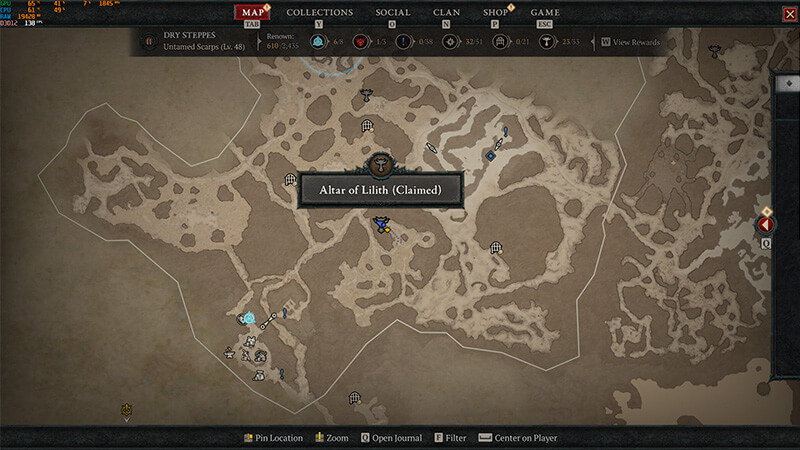The image size is (800, 450).
Task: Close the map screen with the X
Action: pyautogui.click(x=790, y=13)
